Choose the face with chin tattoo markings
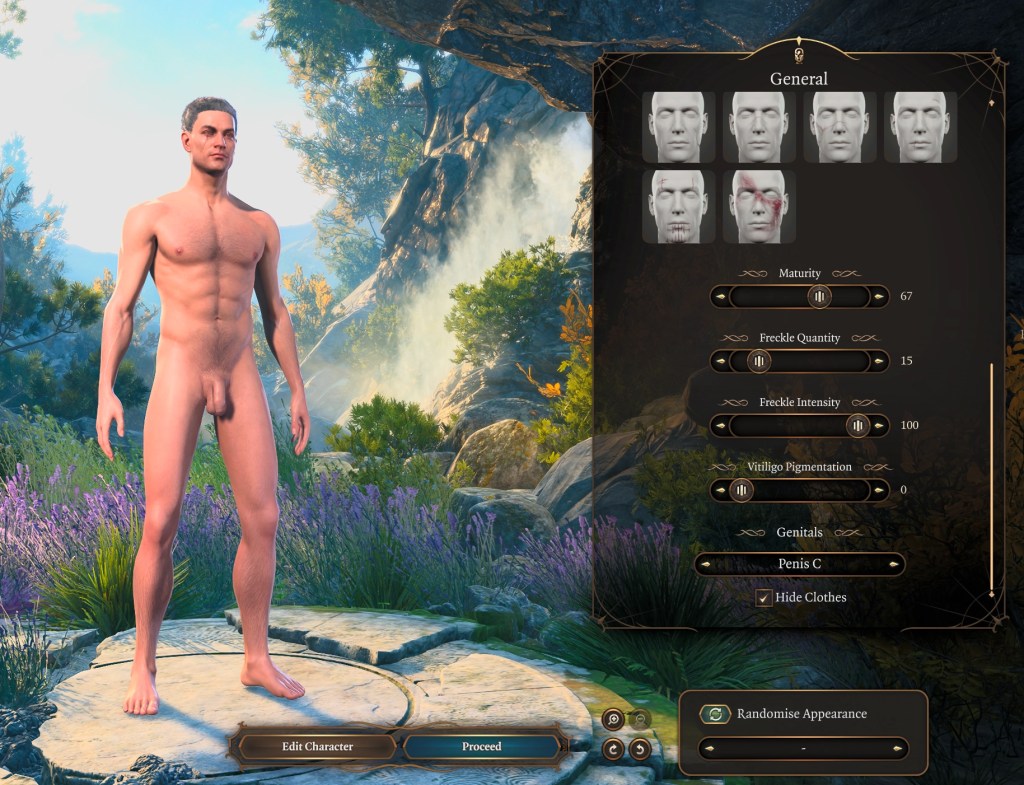The width and height of the screenshot is (1024, 785). click(678, 207)
